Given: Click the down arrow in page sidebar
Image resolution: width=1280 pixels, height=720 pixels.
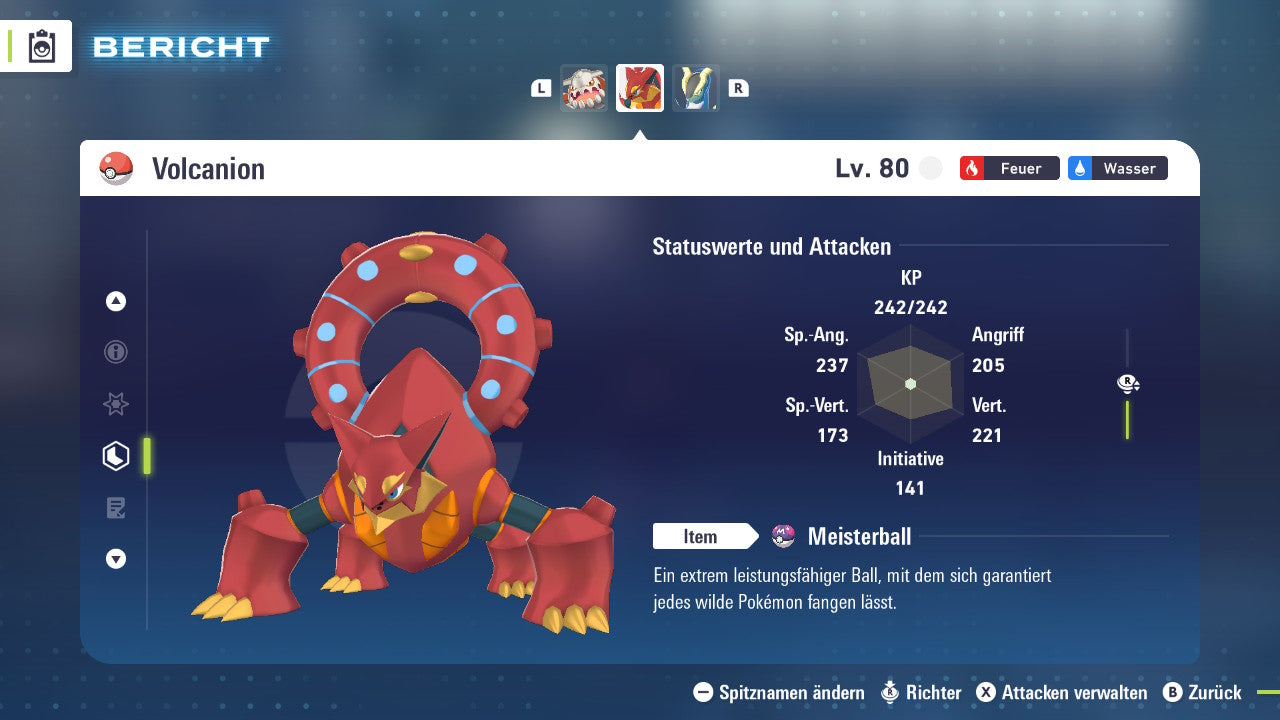Looking at the screenshot, I should [x=116, y=559].
